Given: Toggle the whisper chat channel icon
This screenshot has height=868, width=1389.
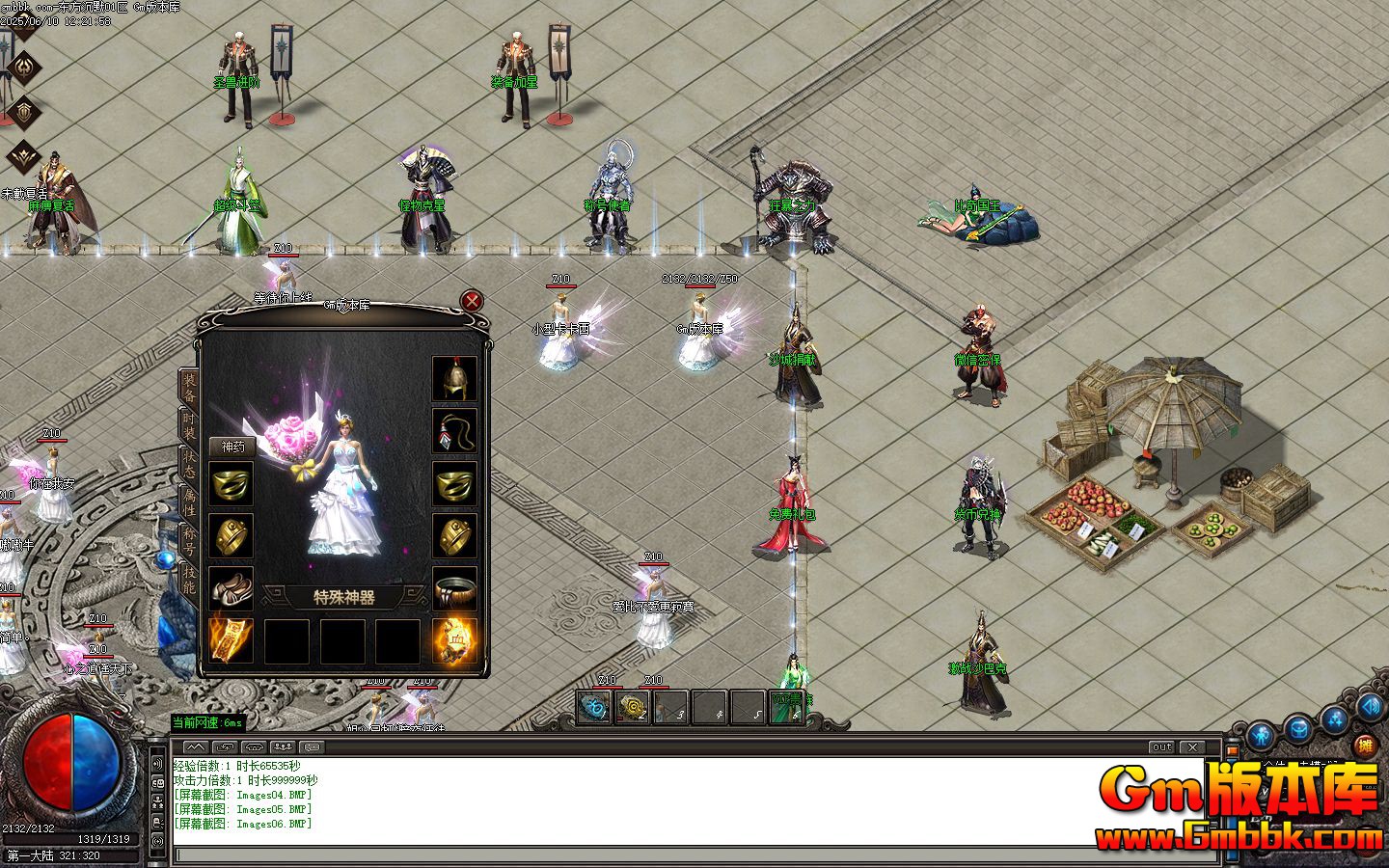Looking at the screenshot, I should click(224, 746).
